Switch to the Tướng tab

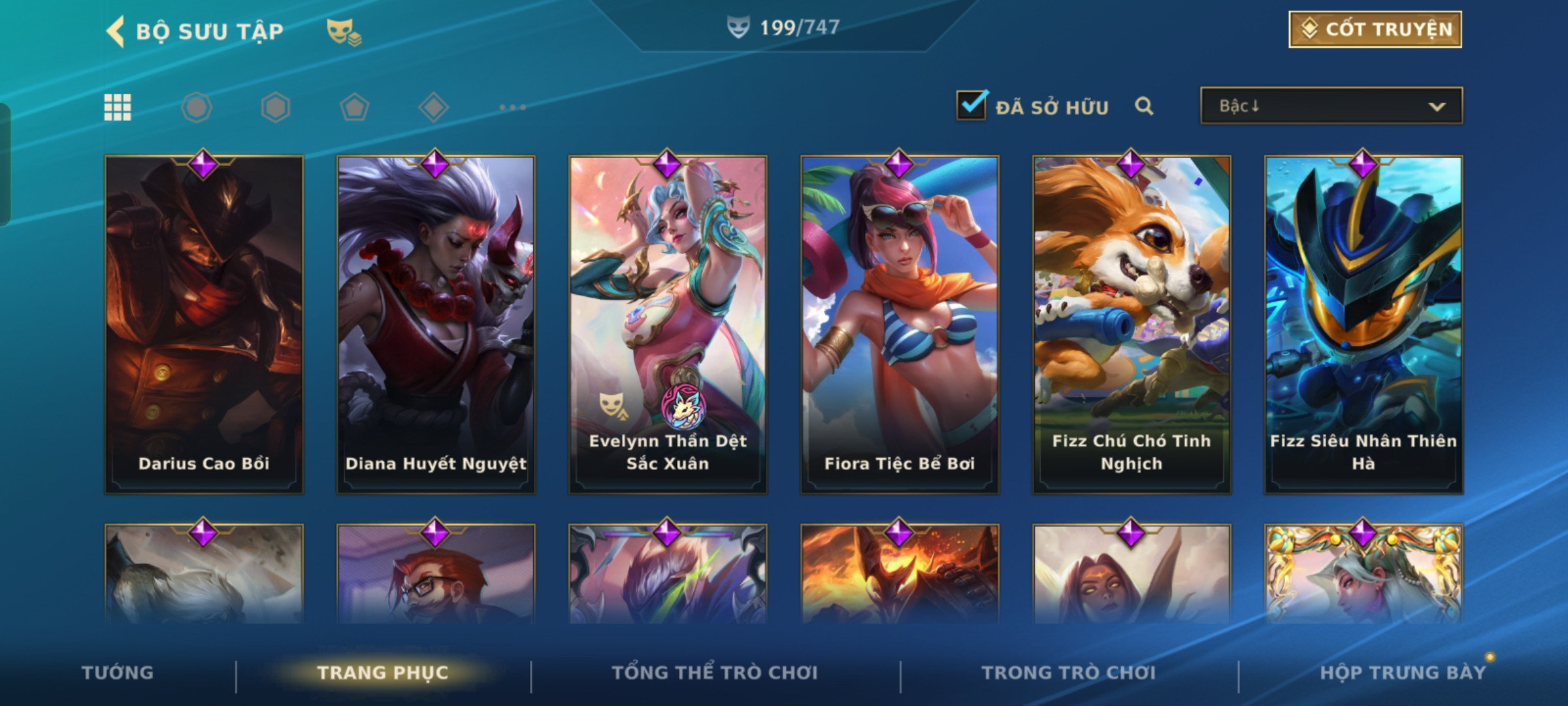(118, 673)
